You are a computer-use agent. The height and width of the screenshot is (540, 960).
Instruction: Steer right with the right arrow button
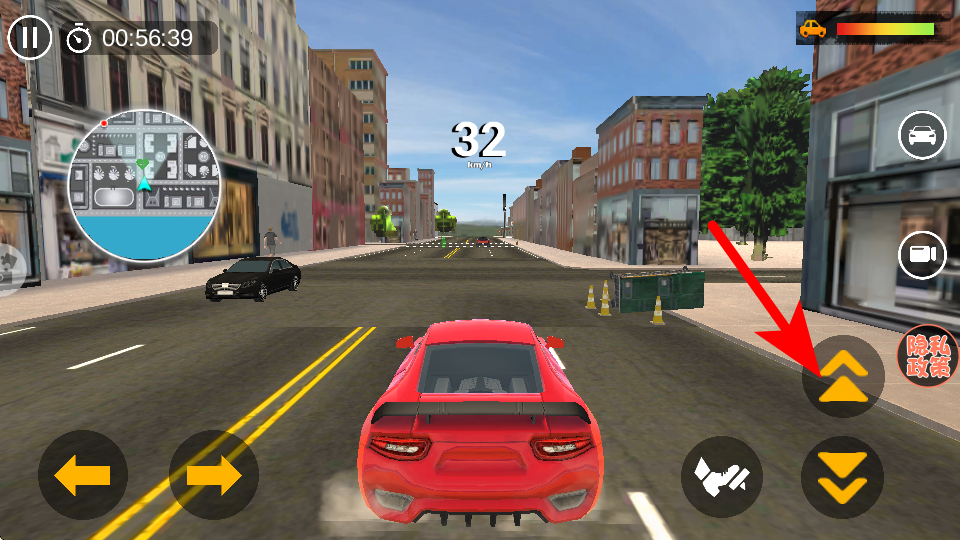coord(213,476)
